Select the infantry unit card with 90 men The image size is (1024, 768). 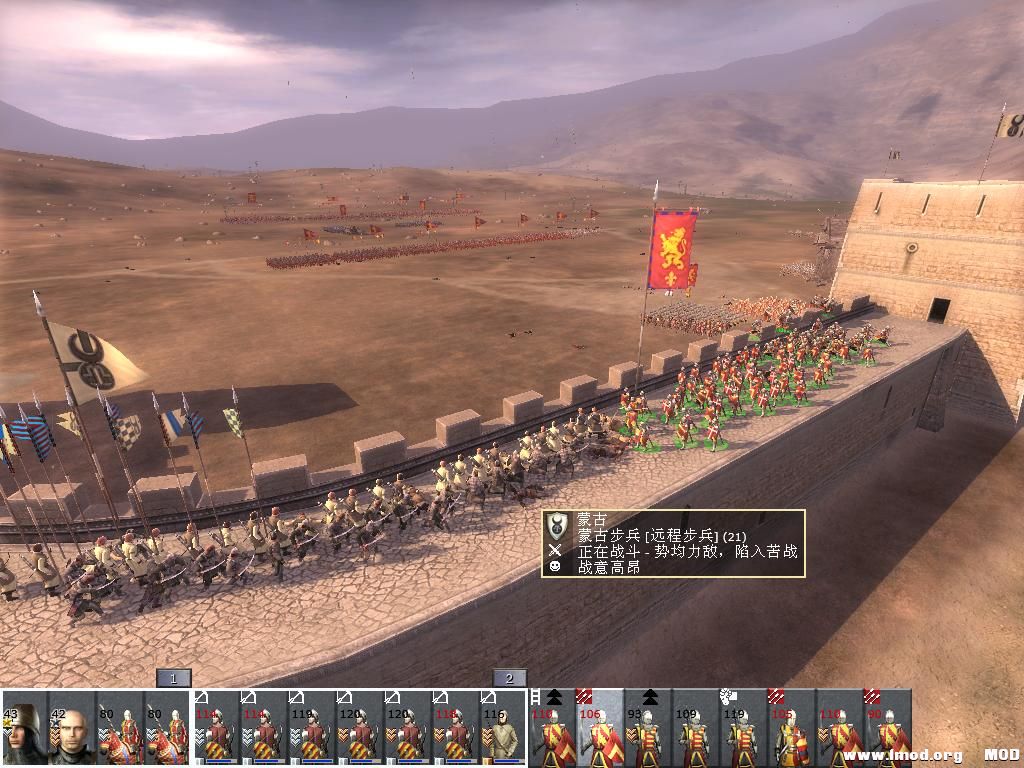click(x=888, y=728)
